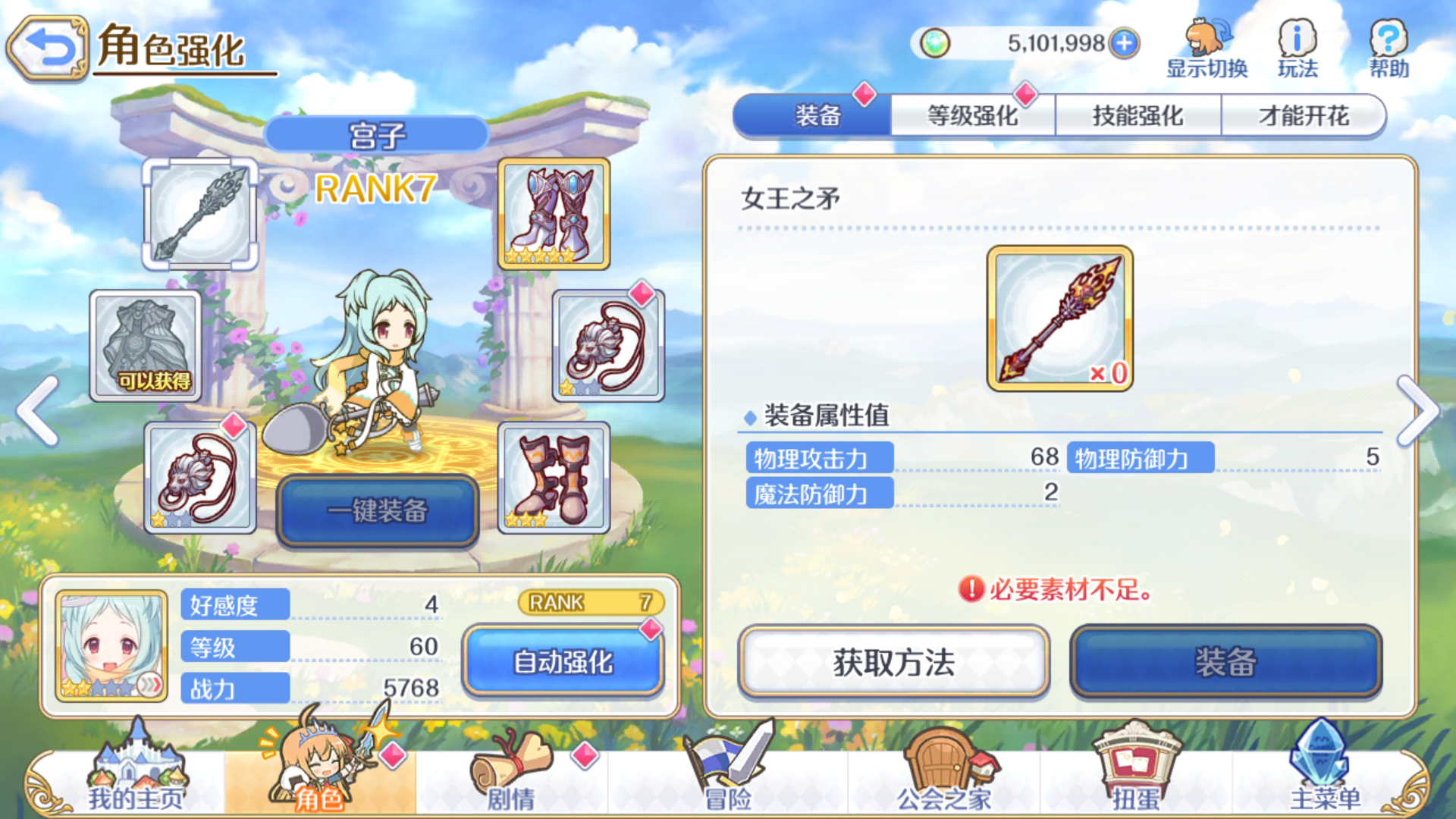Switch to the 技能强化 tab
1456x819 pixels.
pos(1137,114)
